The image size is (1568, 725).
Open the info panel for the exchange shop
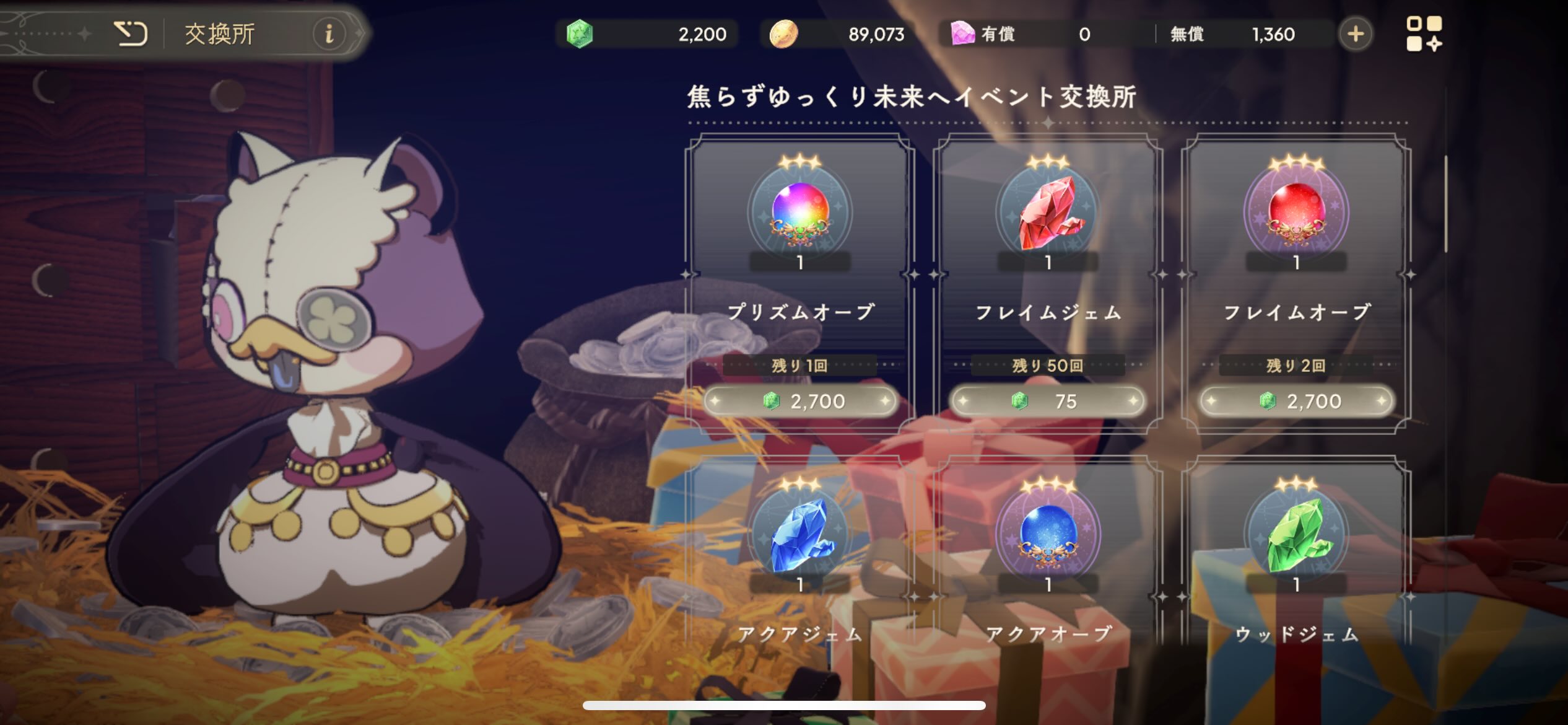point(329,34)
